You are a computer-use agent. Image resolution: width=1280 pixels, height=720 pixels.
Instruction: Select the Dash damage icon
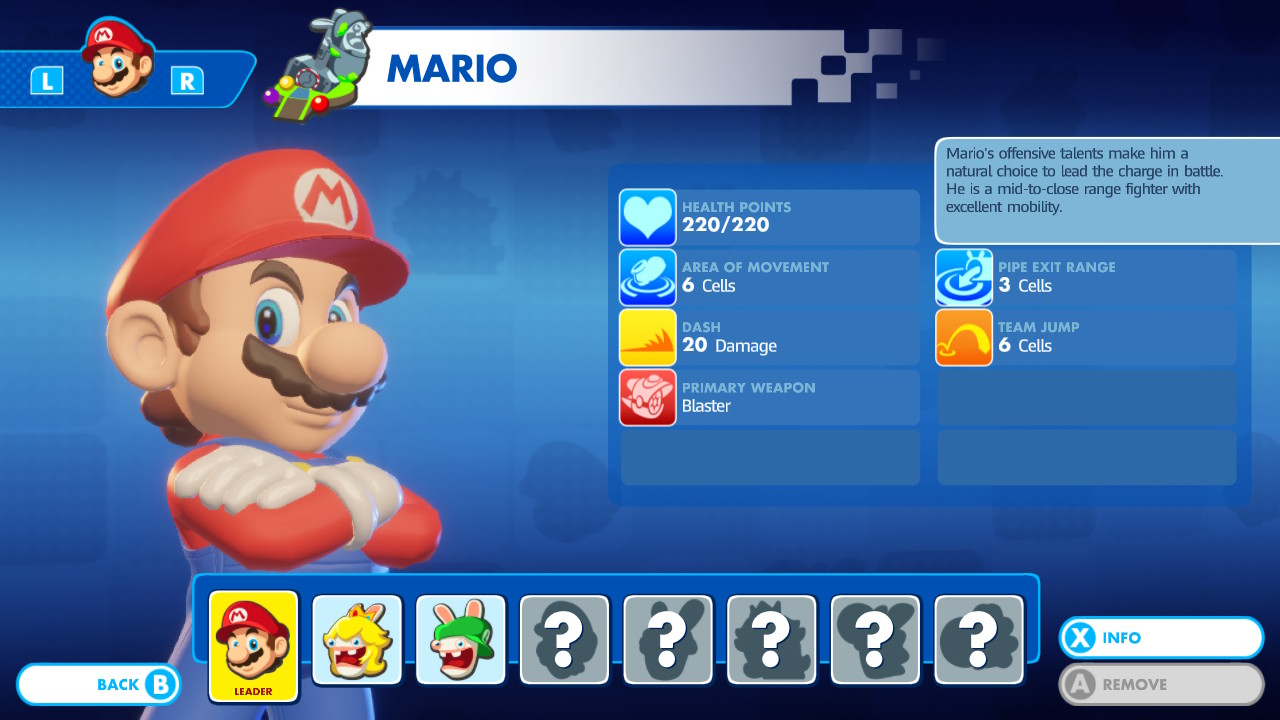(647, 337)
